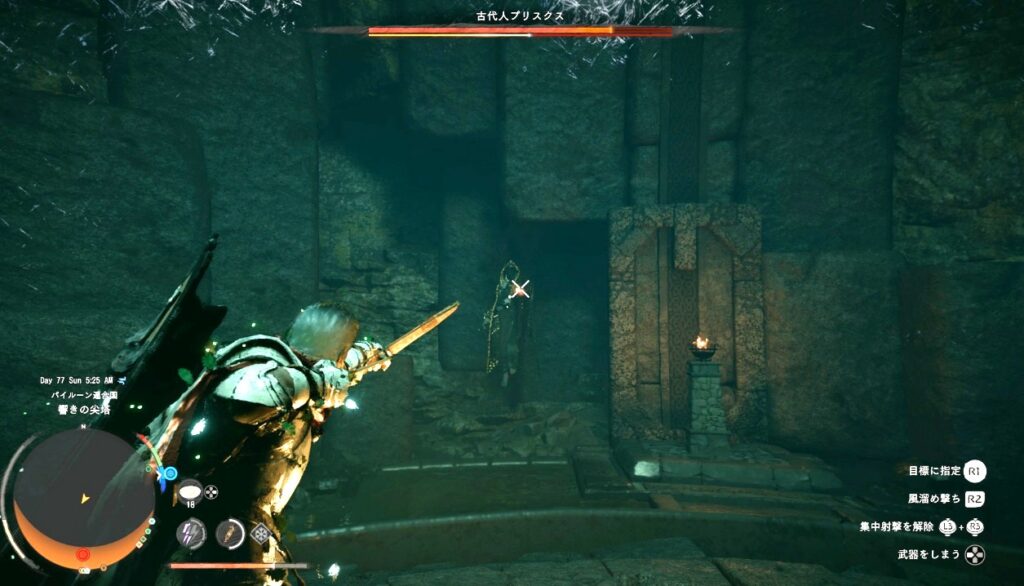
Task: Click the blue circle marker beside the minimap
Action: click(170, 473)
